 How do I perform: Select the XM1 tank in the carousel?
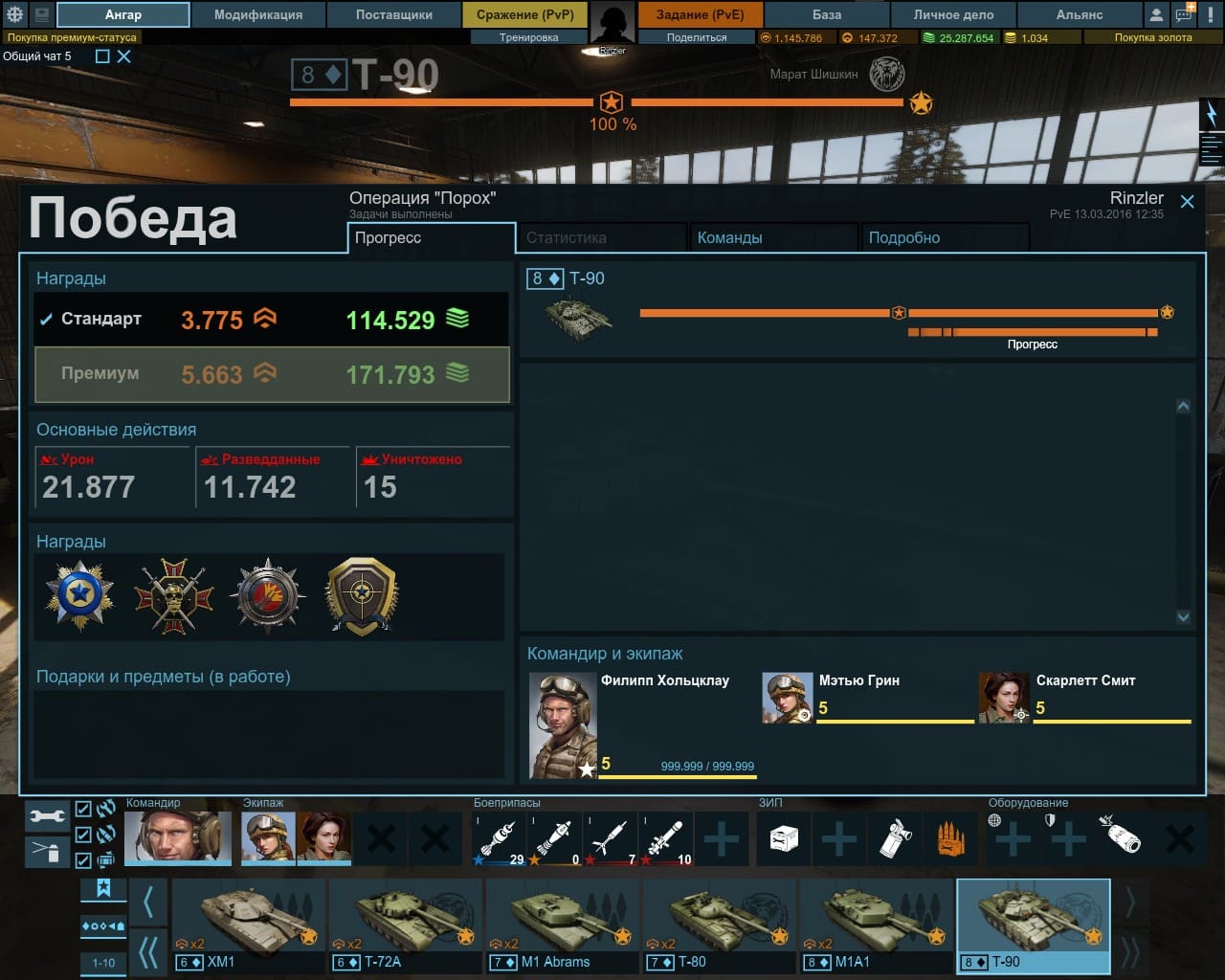tap(248, 924)
